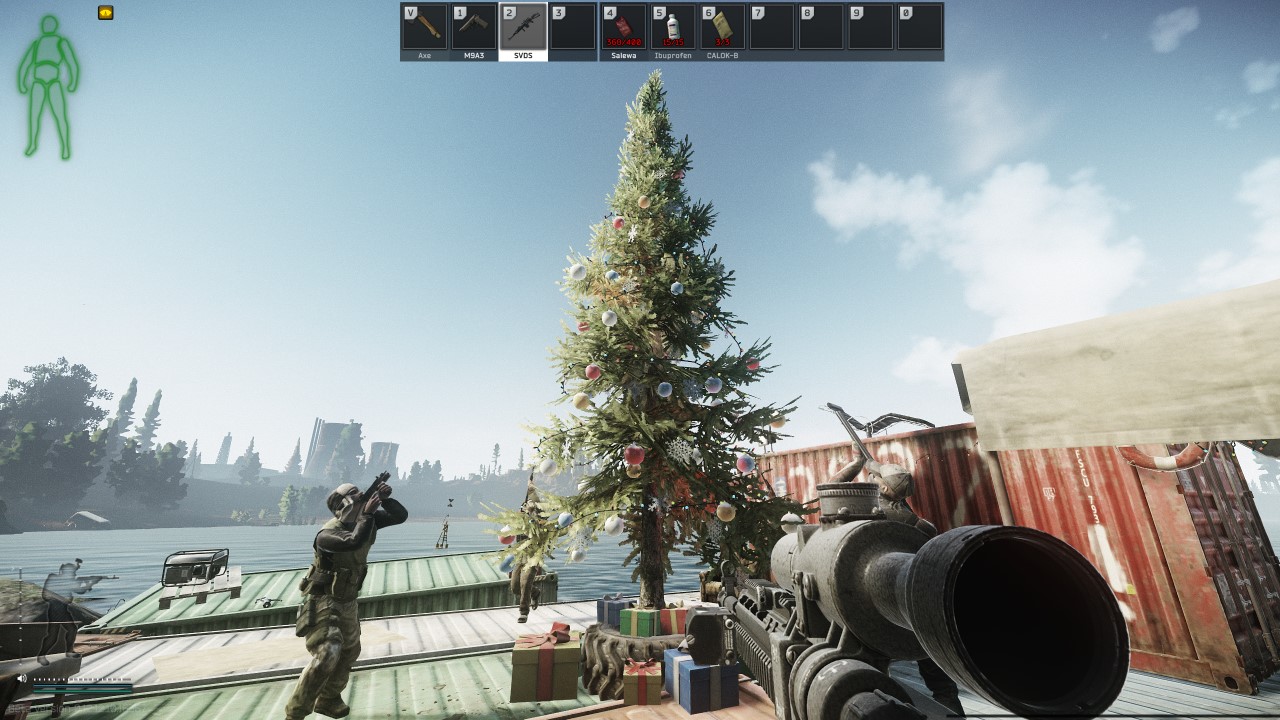Screen dimensions: 1280x720
Task: Click the yellow eye awareness indicator
Action: point(105,14)
